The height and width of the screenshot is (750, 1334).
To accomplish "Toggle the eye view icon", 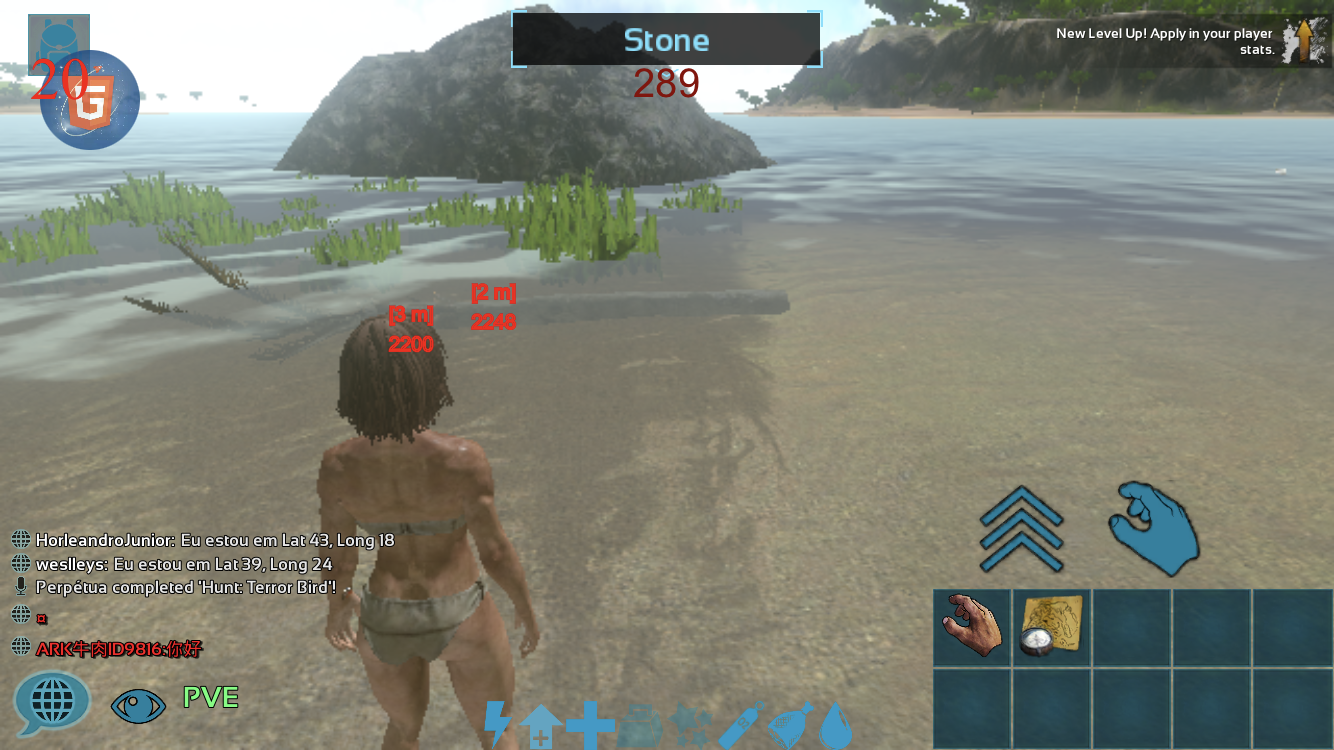I will click(x=138, y=705).
